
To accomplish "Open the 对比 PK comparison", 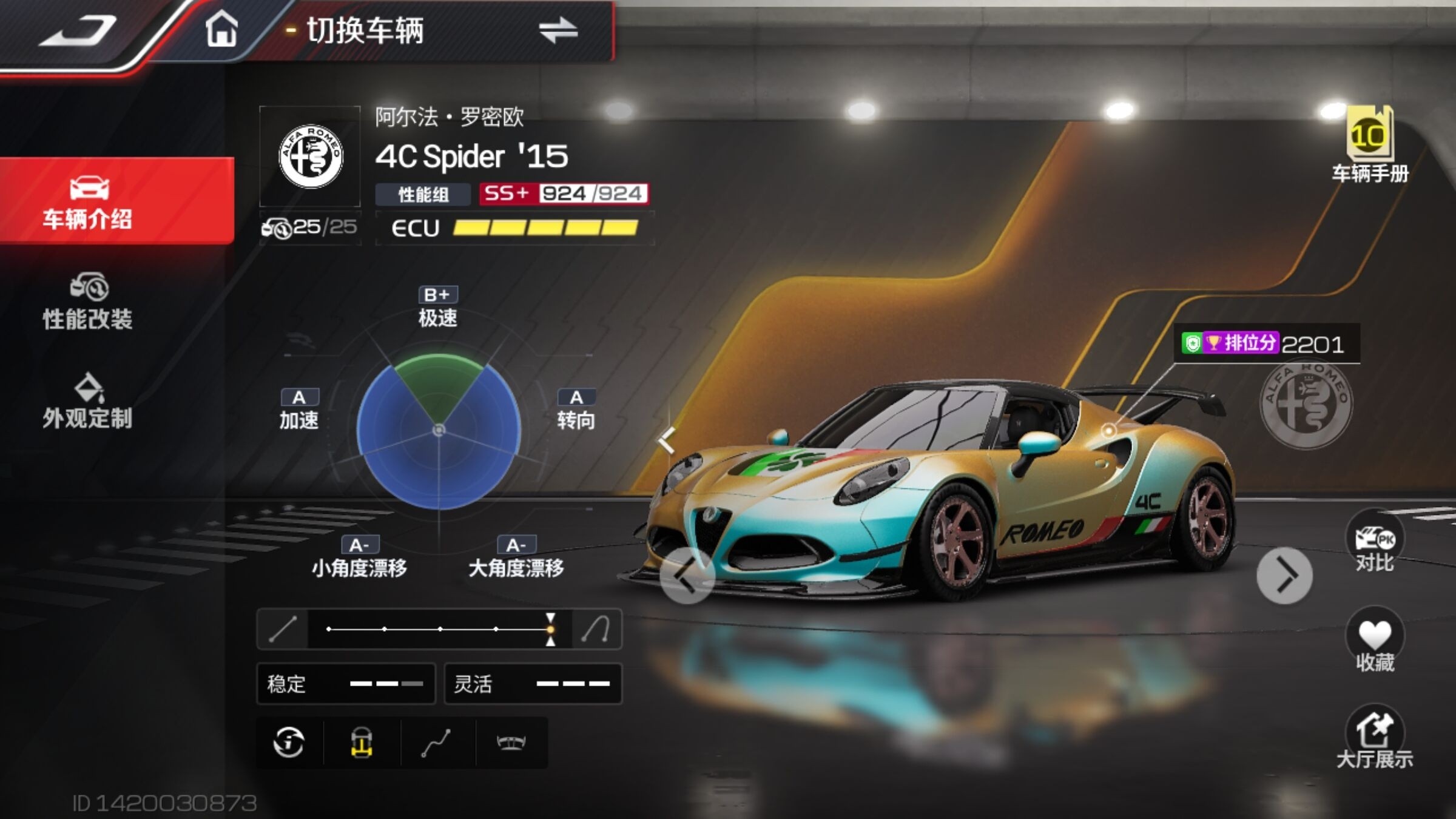I will pyautogui.click(x=1374, y=543).
